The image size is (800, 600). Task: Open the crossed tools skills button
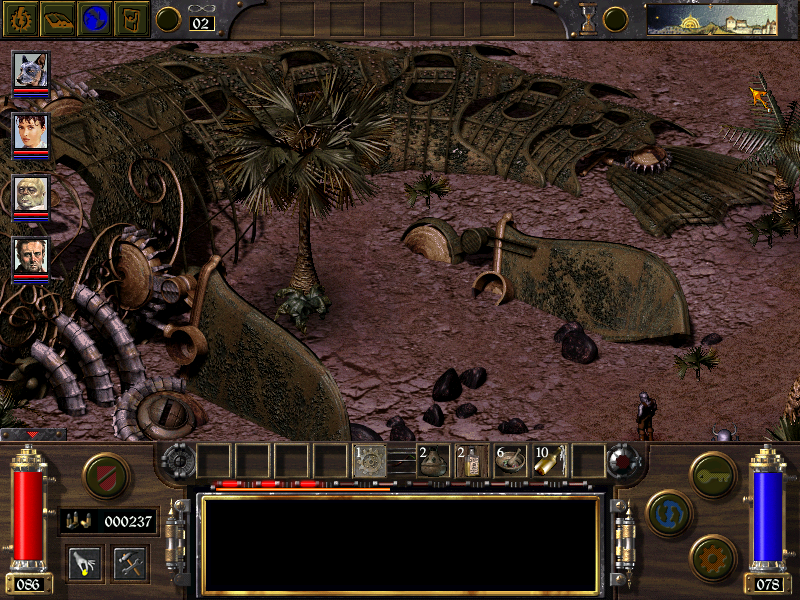130,562
